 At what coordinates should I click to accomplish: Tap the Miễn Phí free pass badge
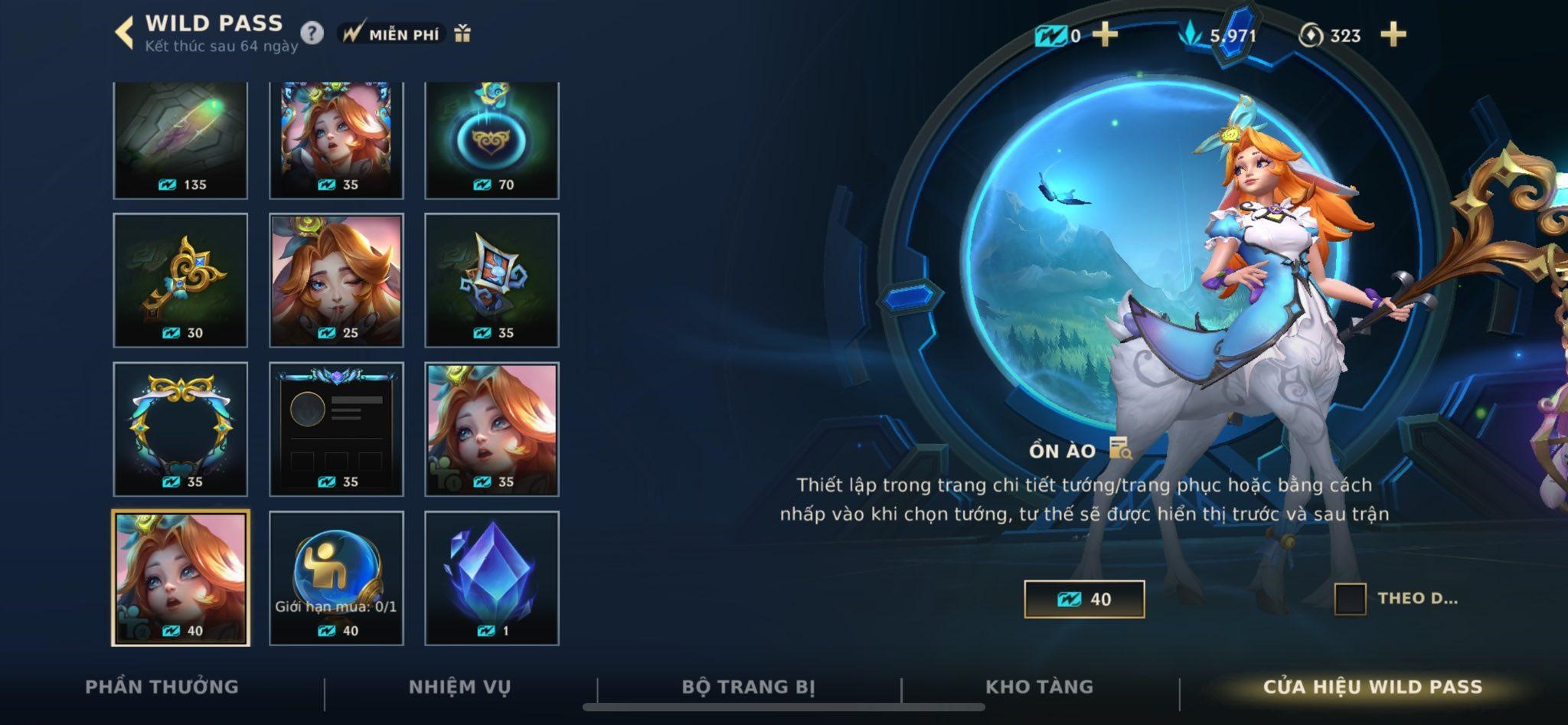pos(392,34)
